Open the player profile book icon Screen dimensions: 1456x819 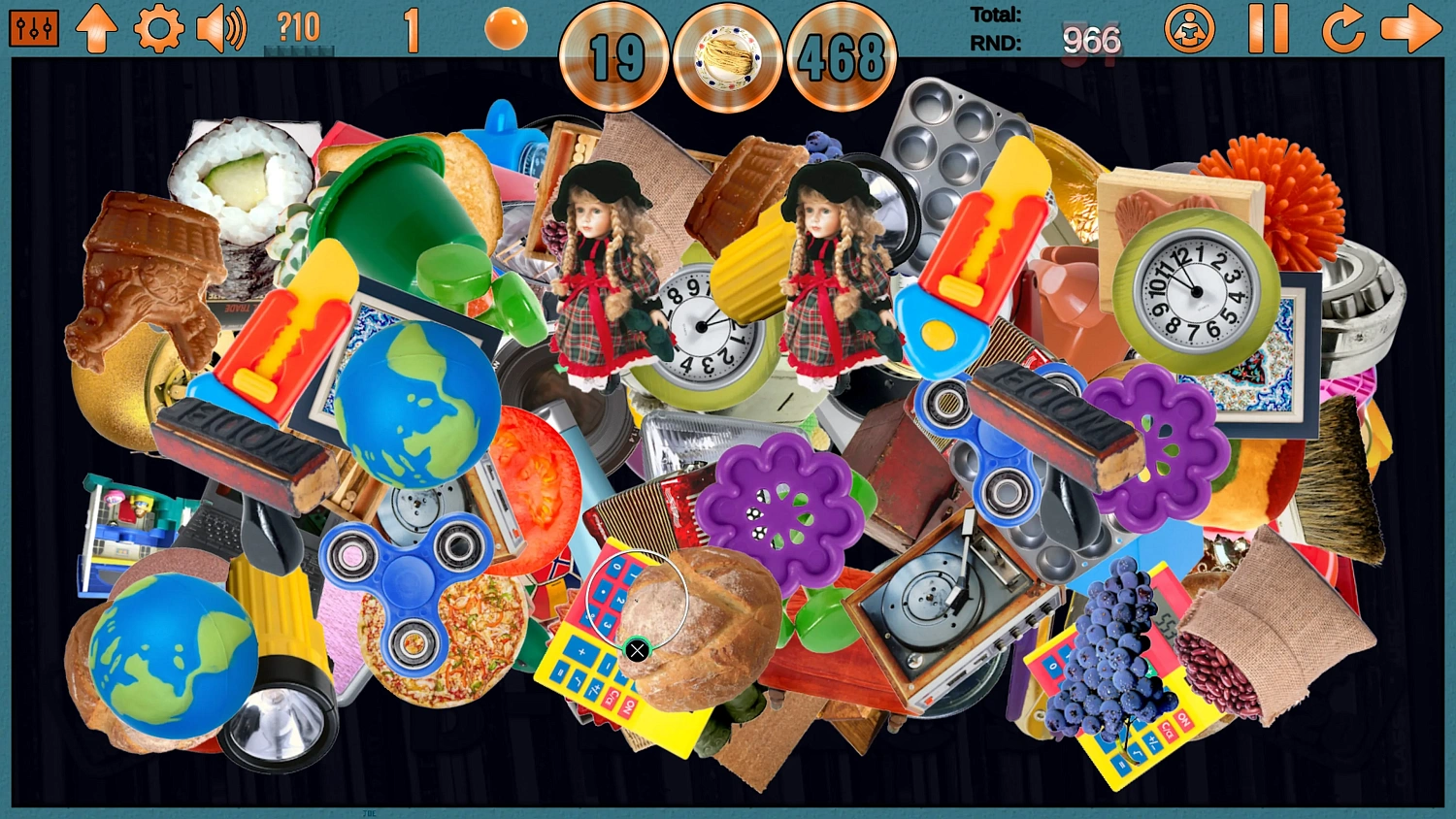(1190, 28)
